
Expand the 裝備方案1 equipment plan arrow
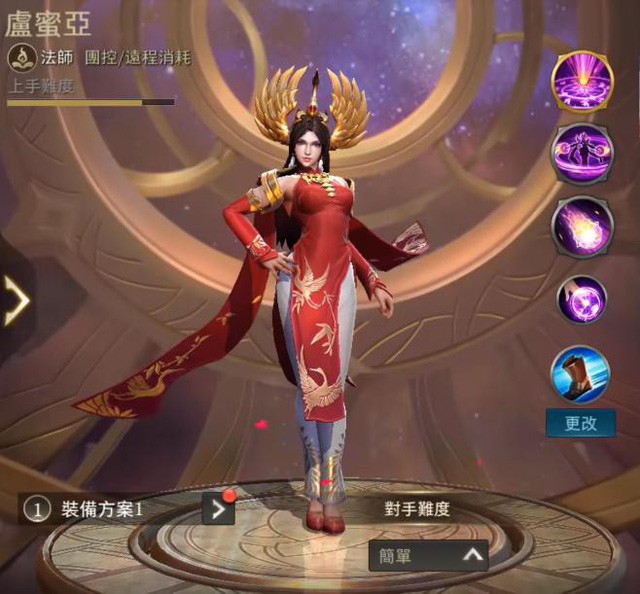tap(218, 509)
